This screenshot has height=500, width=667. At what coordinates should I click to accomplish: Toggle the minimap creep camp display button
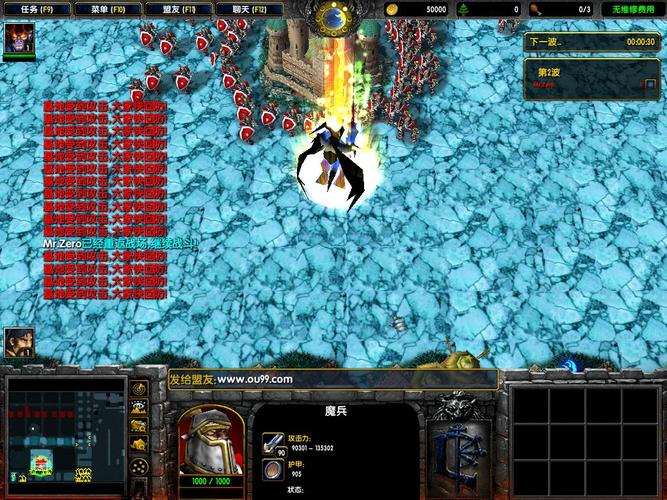click(x=140, y=442)
